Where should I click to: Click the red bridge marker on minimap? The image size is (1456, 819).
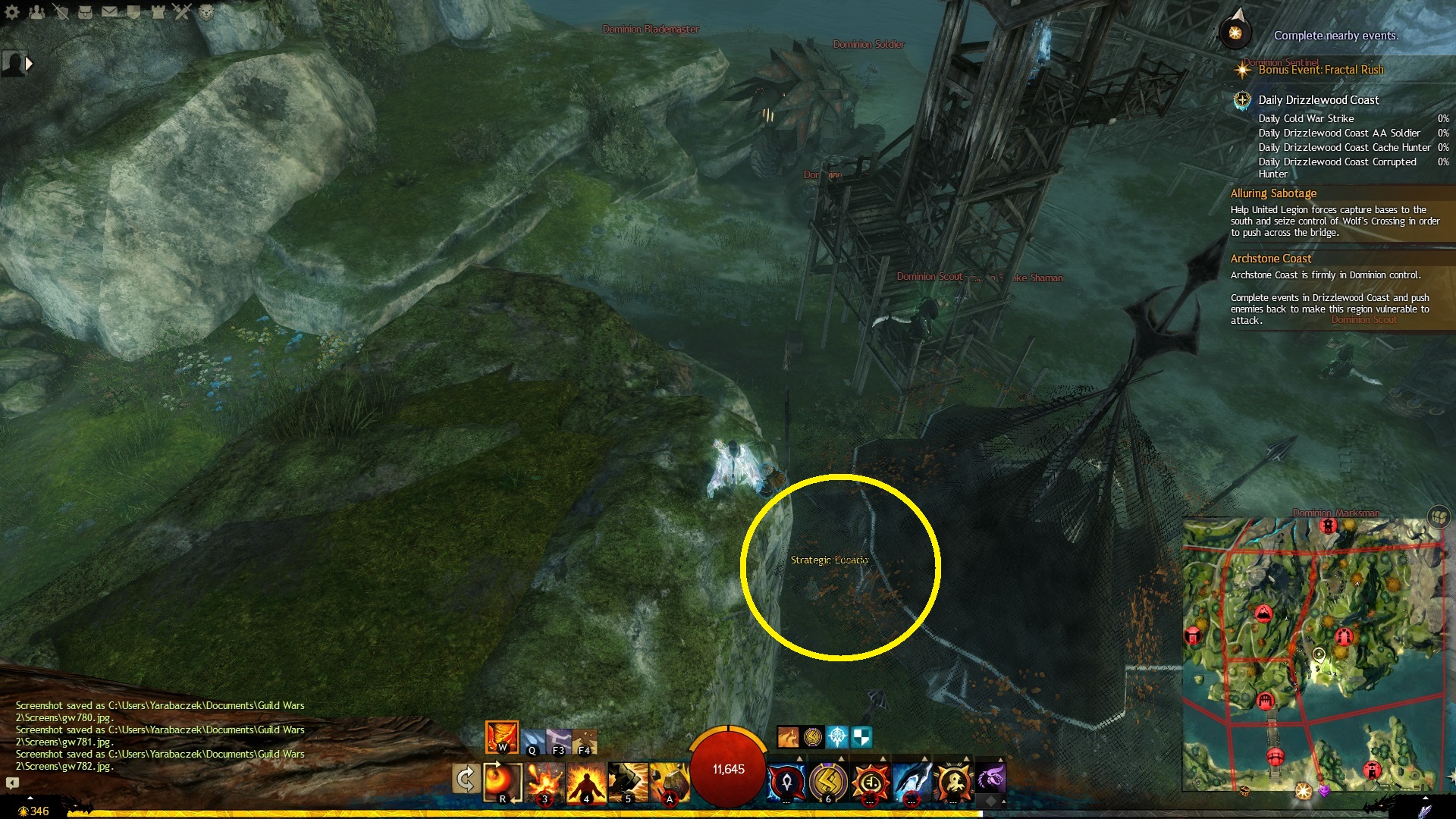tap(1275, 756)
